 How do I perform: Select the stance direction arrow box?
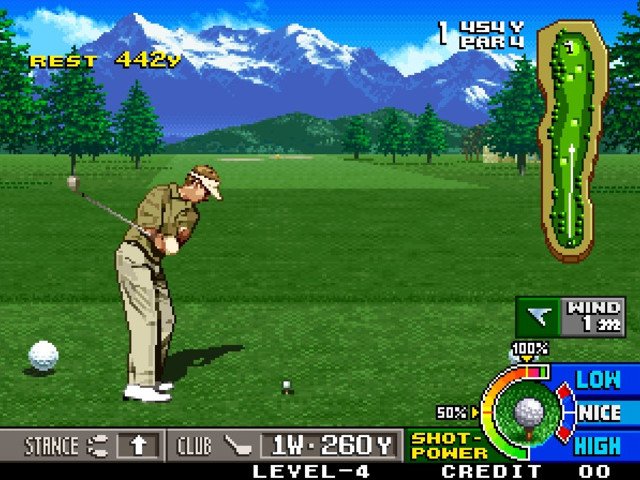[x=138, y=445]
